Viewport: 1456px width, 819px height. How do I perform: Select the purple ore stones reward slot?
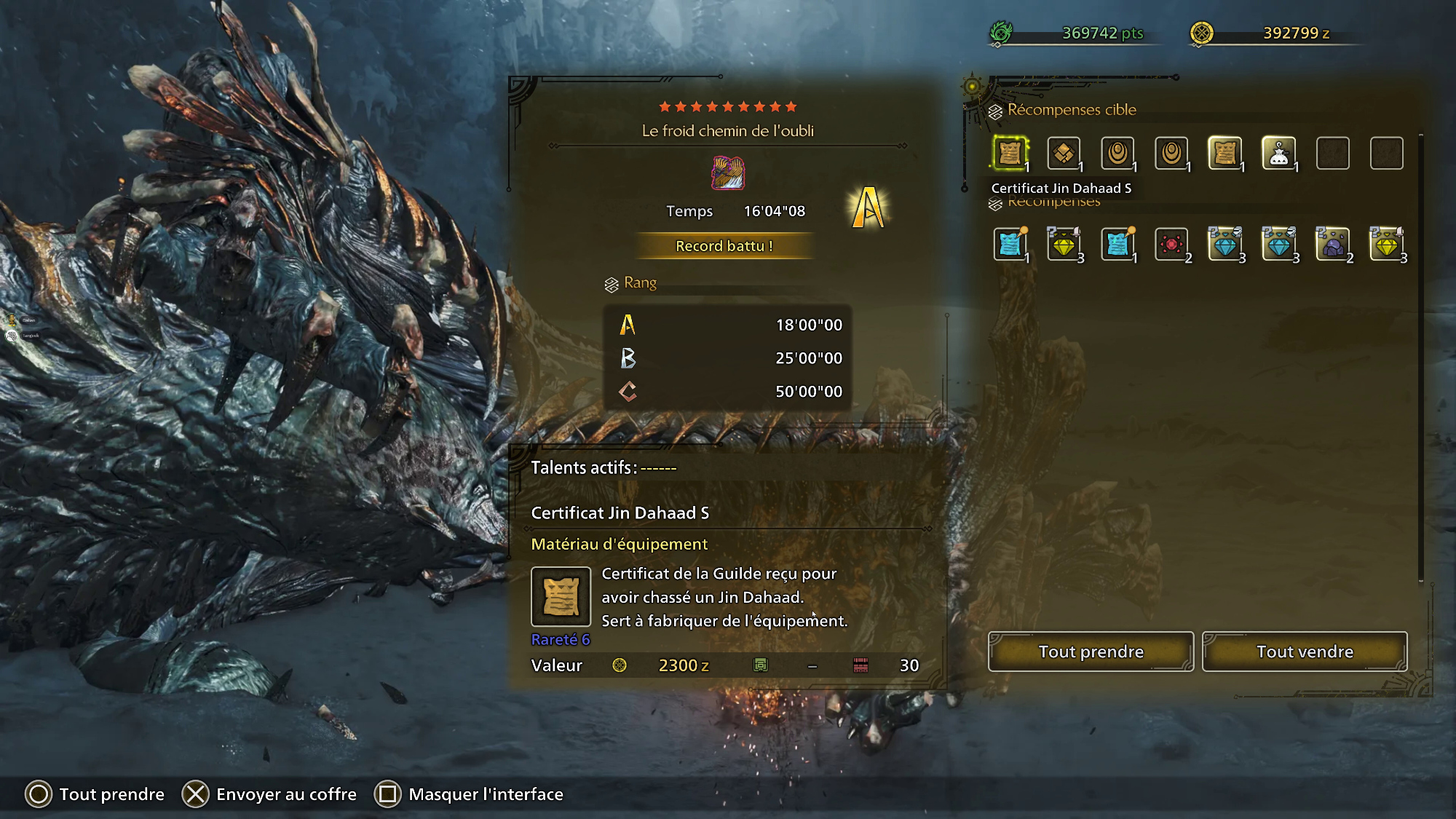(1332, 245)
